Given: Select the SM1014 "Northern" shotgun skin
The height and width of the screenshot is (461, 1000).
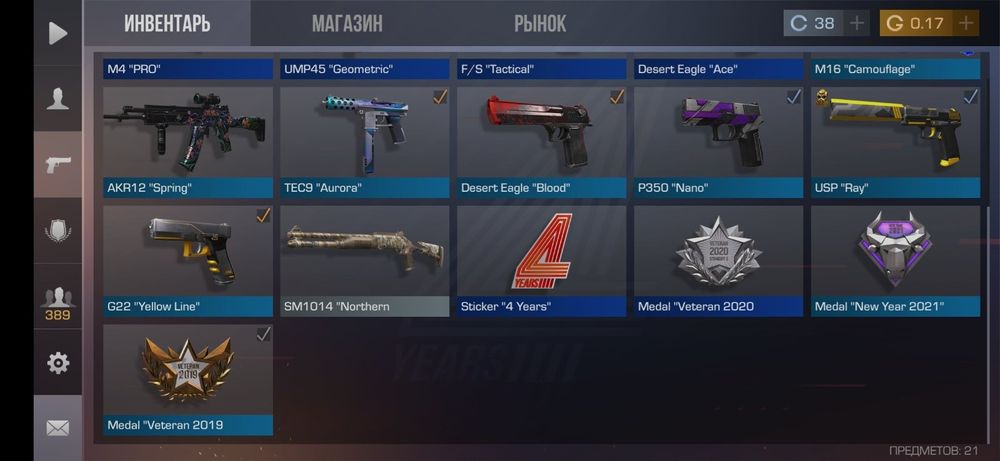Looking at the screenshot, I should [x=364, y=260].
